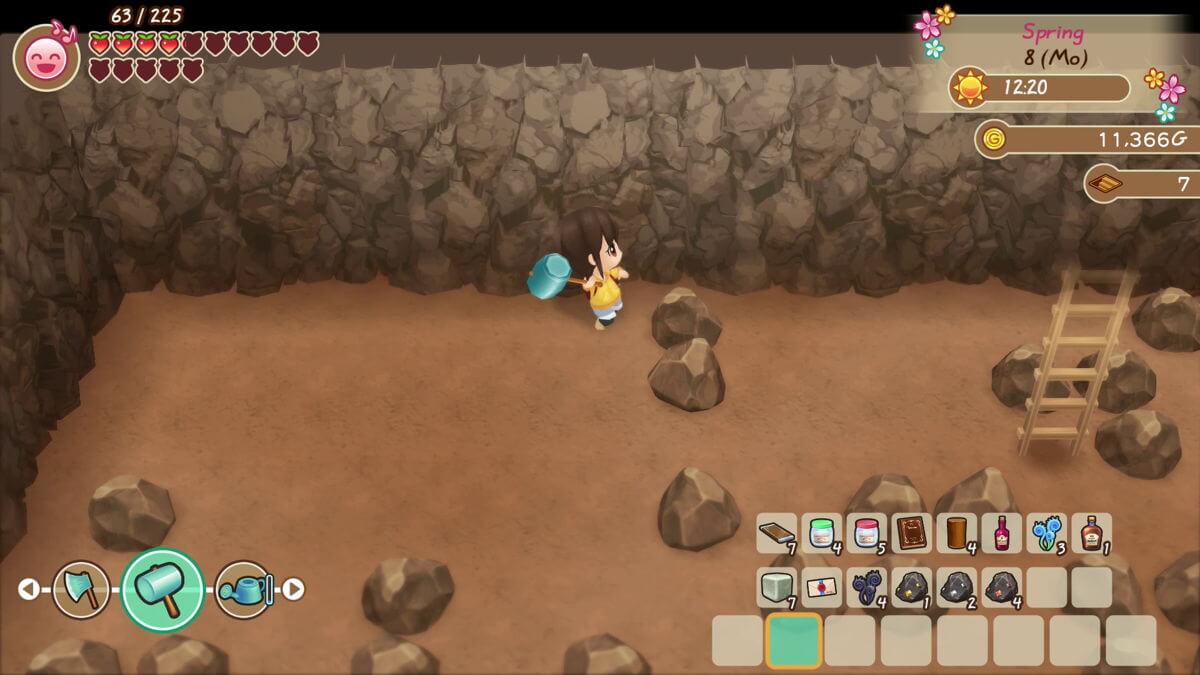Select the sealed letter item

click(822, 588)
